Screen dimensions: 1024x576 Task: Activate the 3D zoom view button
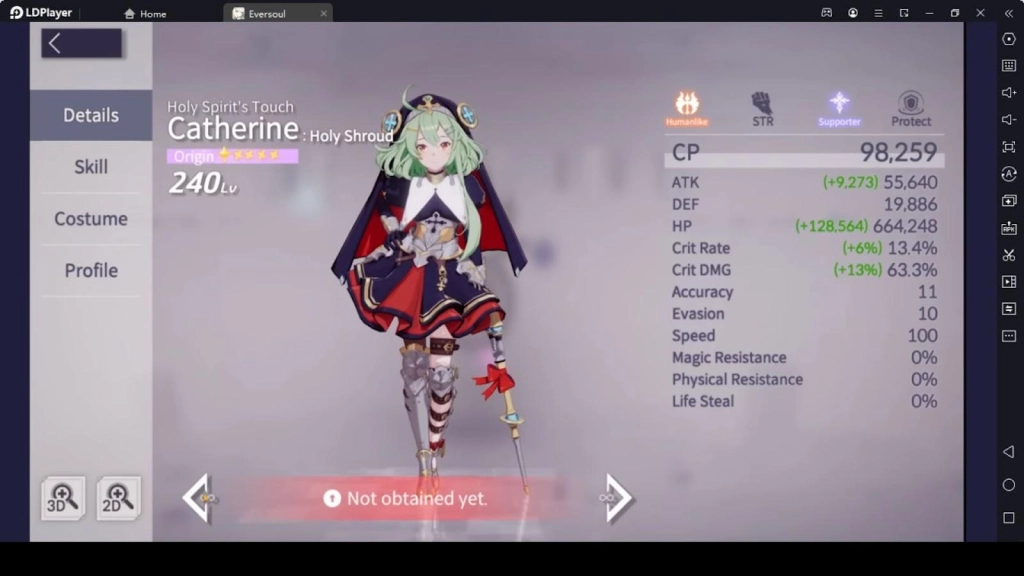pos(63,497)
